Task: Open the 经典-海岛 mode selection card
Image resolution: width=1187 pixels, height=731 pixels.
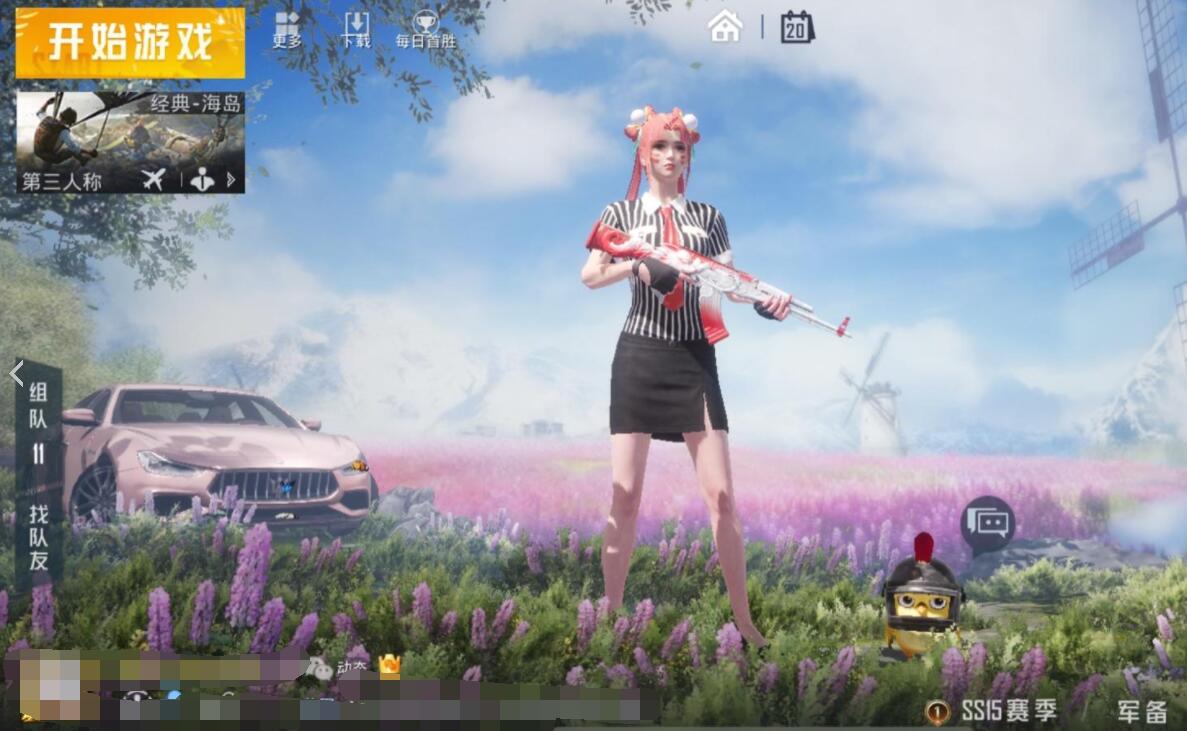Action: point(130,141)
